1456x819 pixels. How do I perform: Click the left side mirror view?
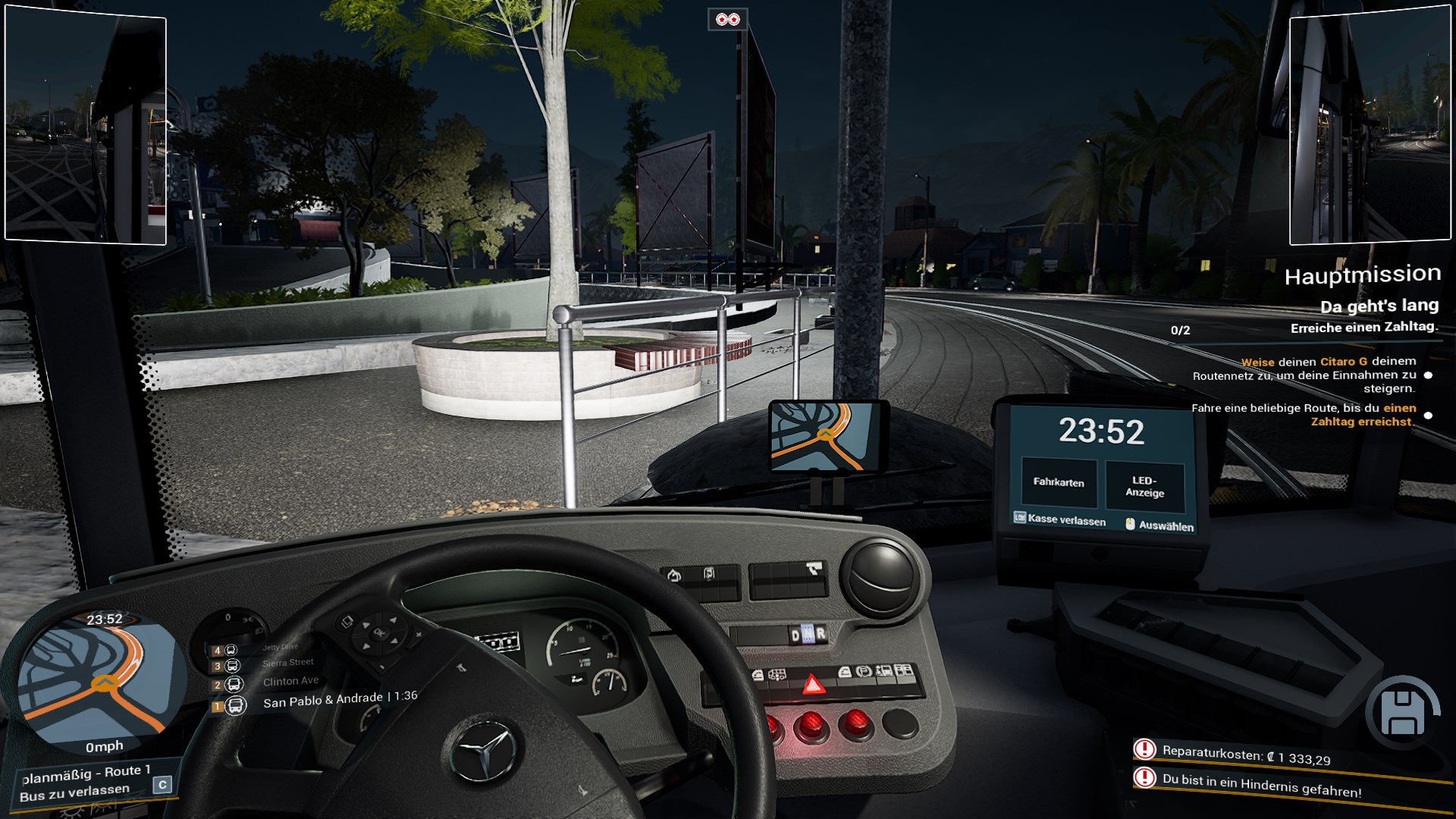pos(86,127)
